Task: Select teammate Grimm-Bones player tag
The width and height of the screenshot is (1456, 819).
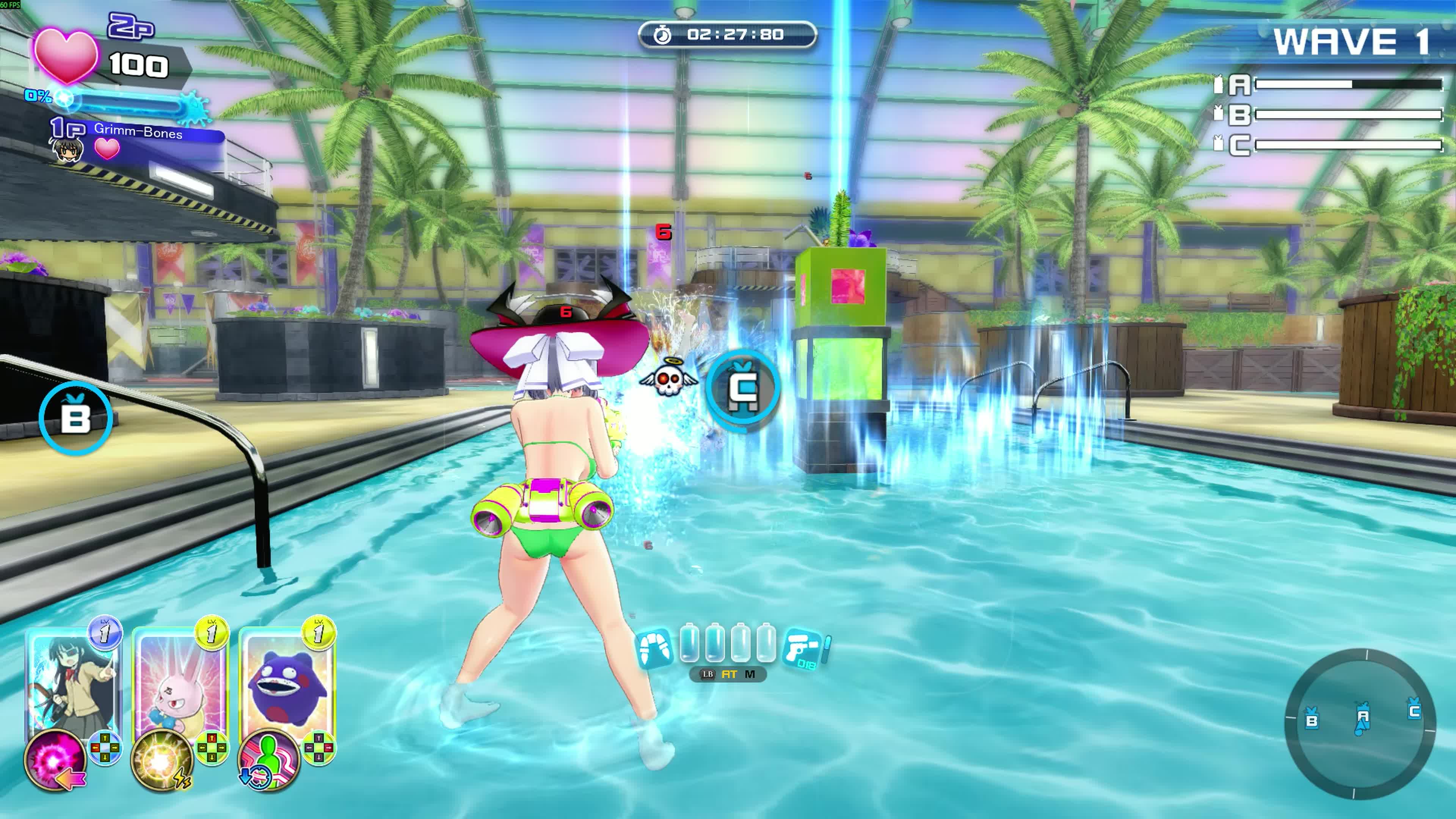Action: (x=138, y=132)
